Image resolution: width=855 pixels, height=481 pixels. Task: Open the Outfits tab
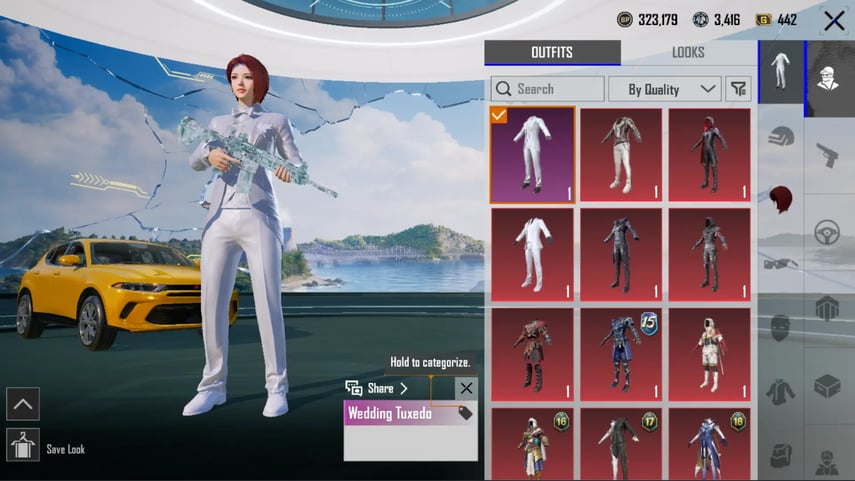[552, 53]
